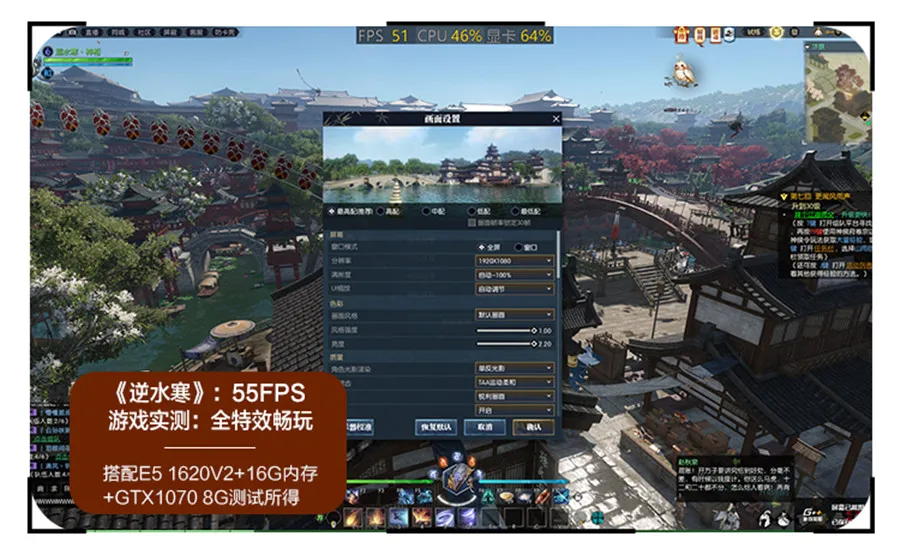Select 全屏 fullscreen window mode

481,245
